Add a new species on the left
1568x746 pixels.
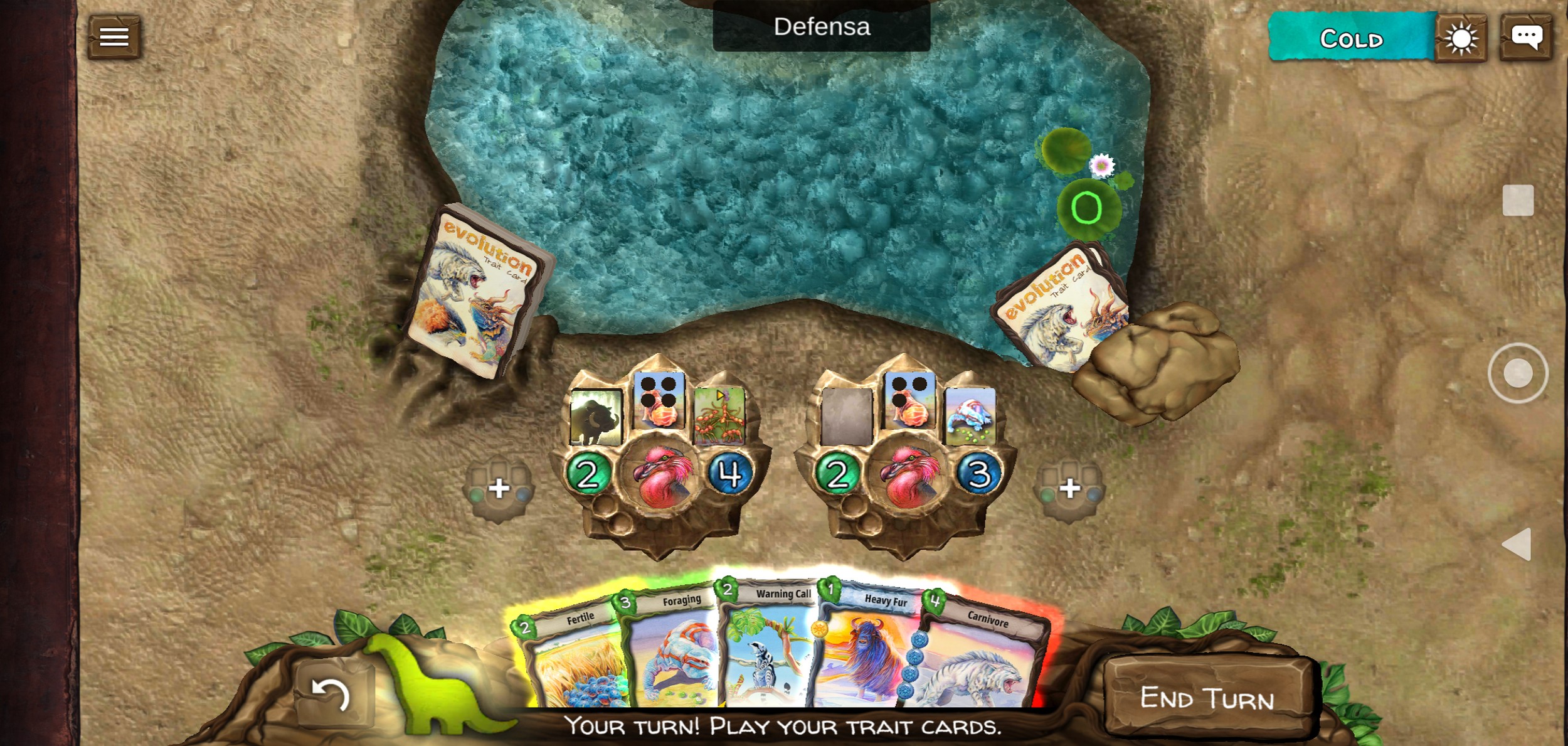point(499,488)
